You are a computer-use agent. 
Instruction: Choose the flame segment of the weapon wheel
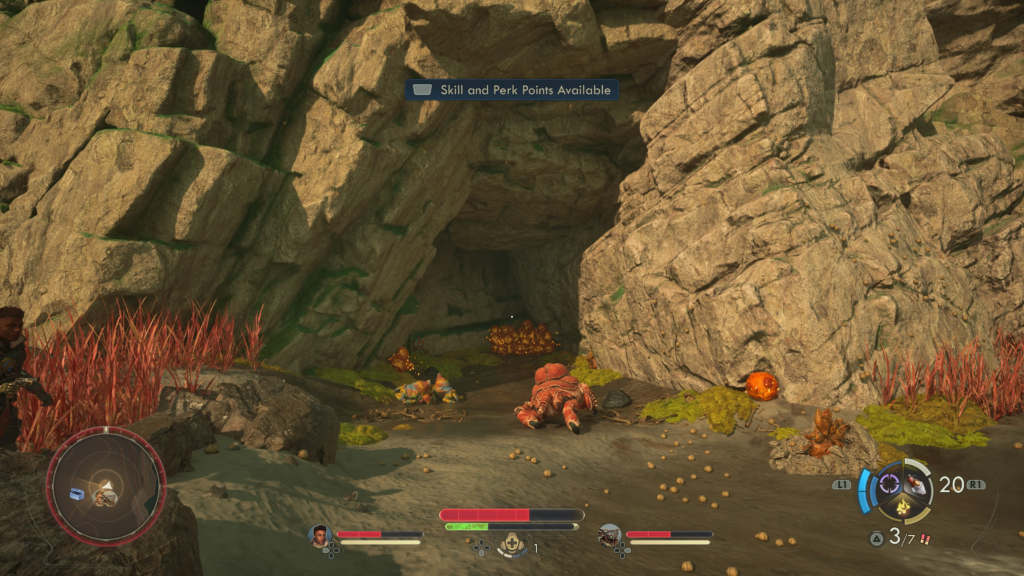click(901, 507)
